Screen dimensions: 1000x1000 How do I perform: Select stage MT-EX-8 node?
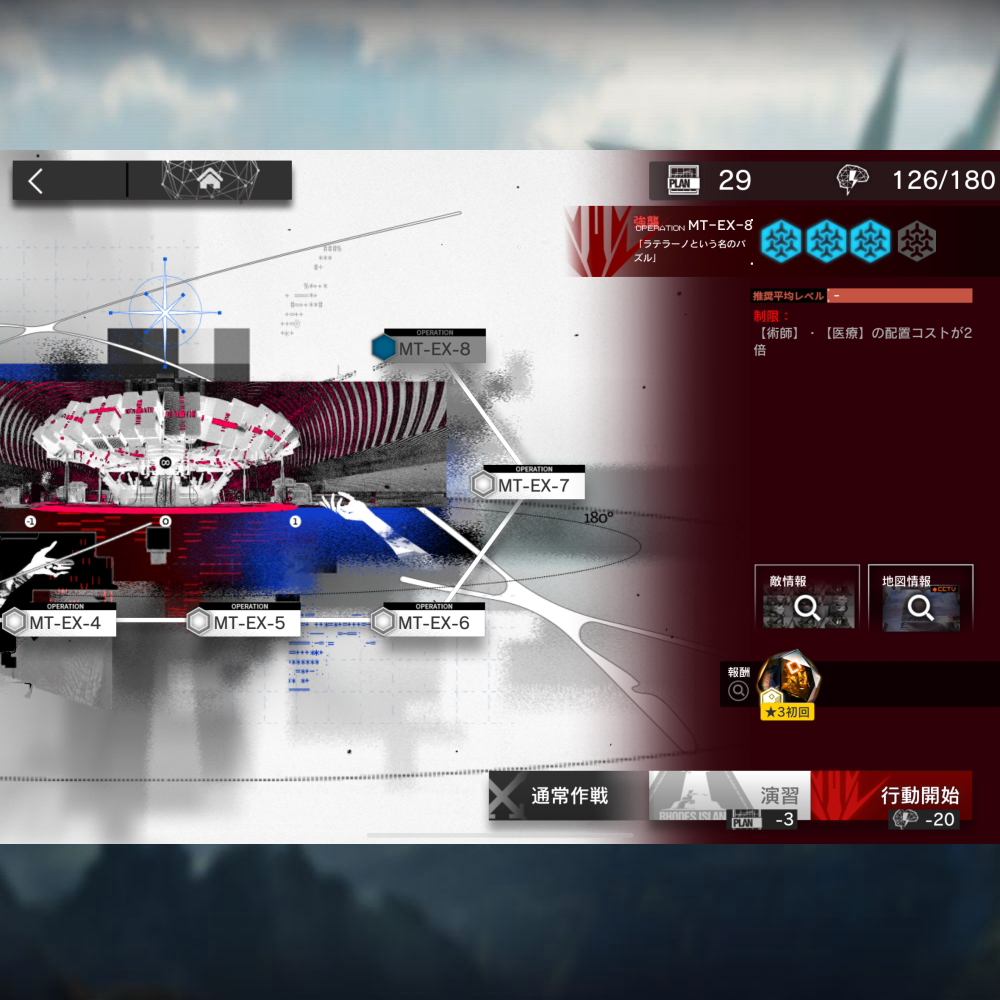point(428,348)
